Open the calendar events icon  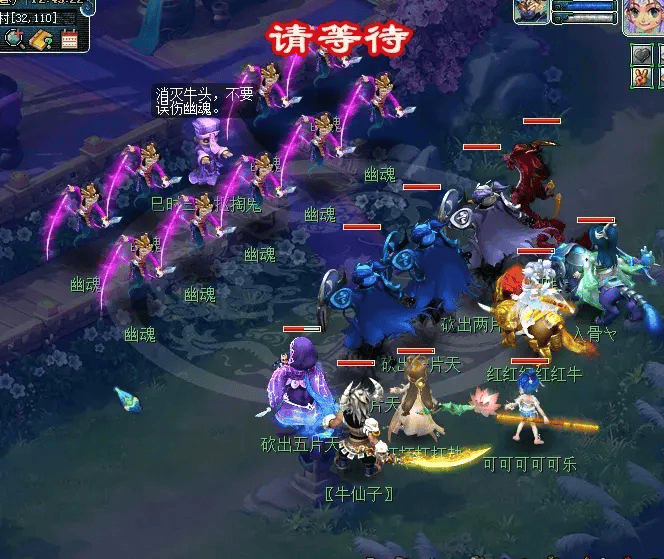[x=69, y=40]
